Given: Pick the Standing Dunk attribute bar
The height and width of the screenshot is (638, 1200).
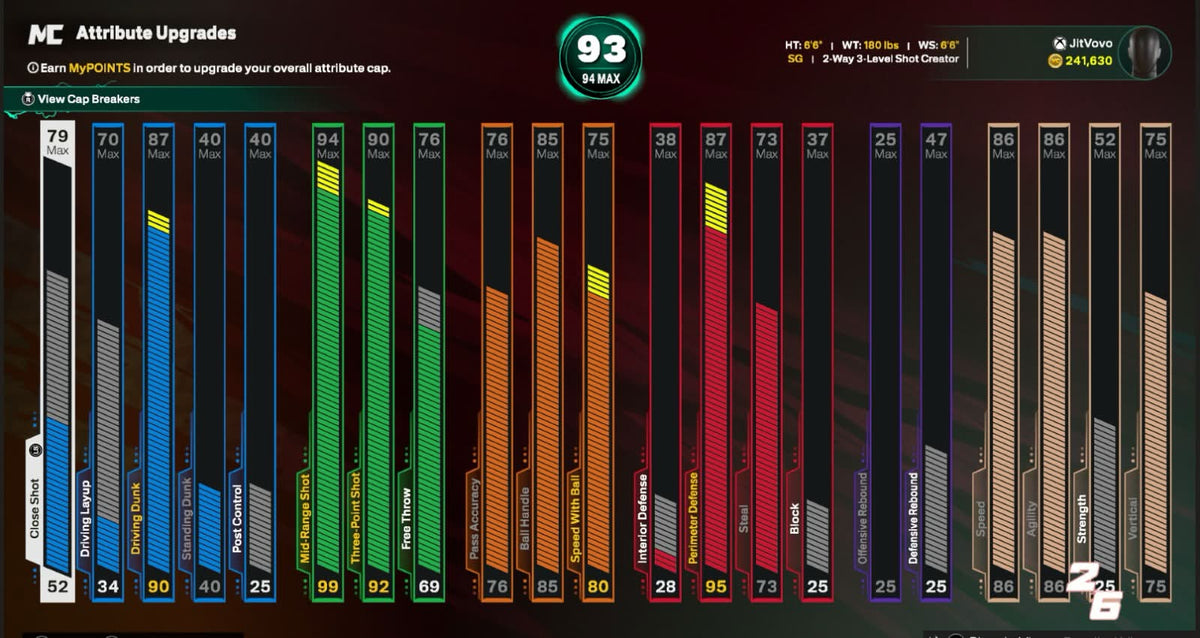Looking at the screenshot, I should pos(209,360).
